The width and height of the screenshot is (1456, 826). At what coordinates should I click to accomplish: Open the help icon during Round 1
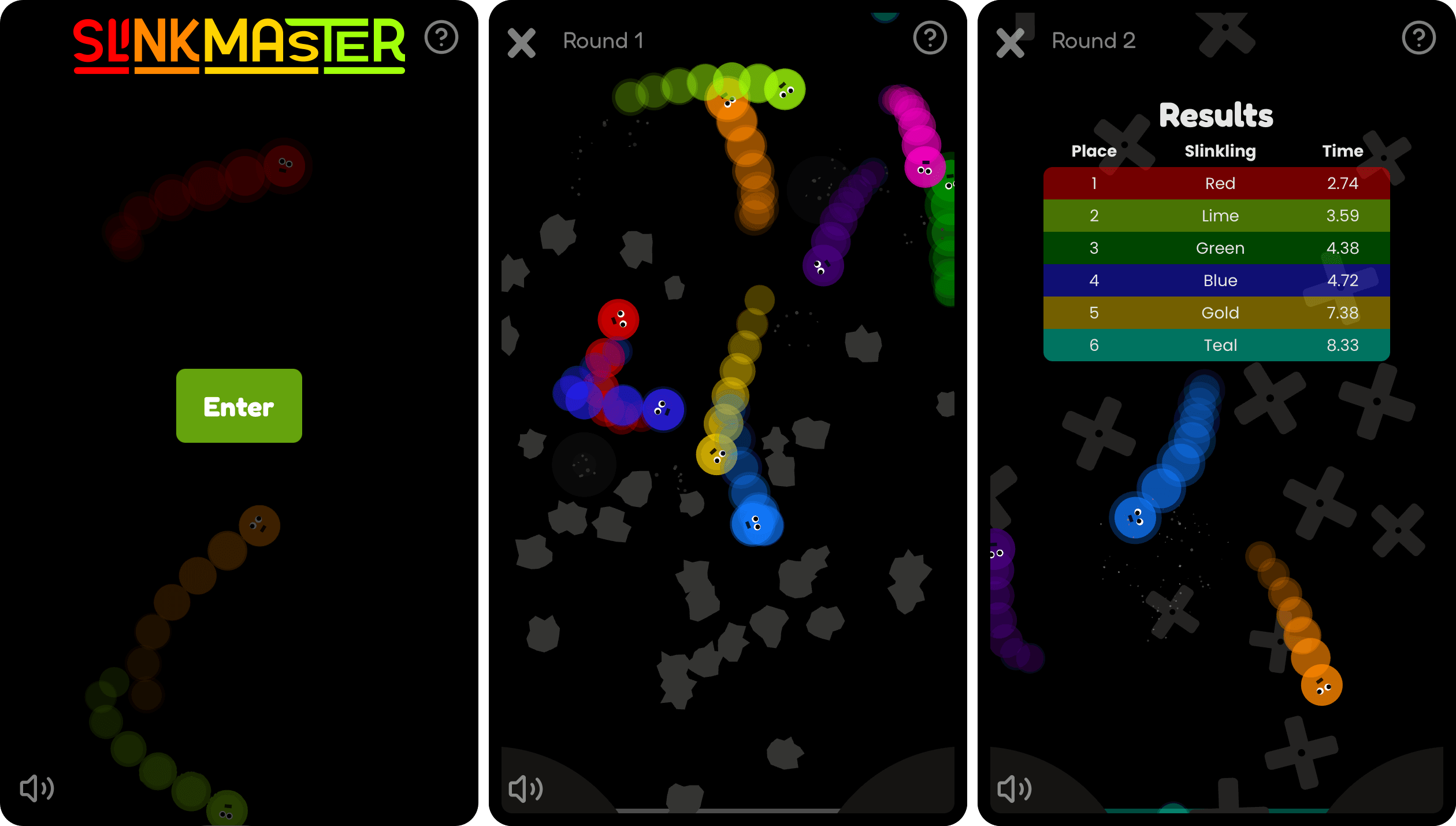930,37
